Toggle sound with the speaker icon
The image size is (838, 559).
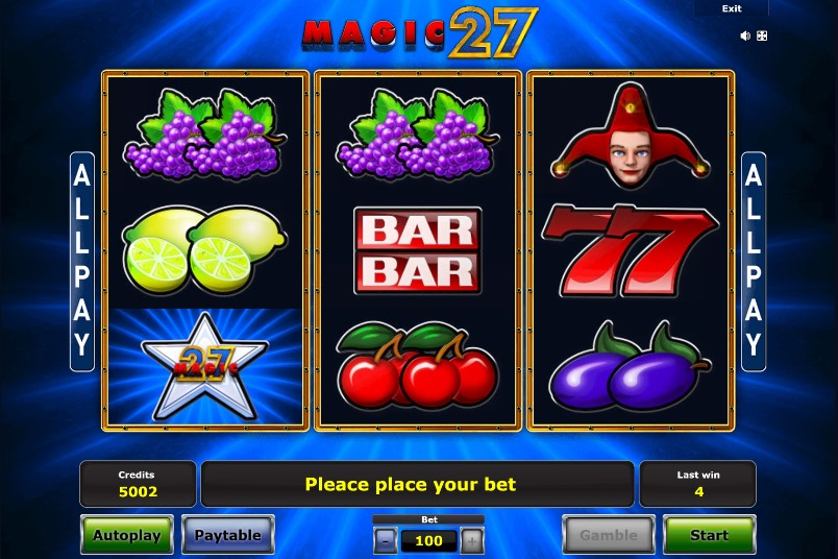pos(745,36)
